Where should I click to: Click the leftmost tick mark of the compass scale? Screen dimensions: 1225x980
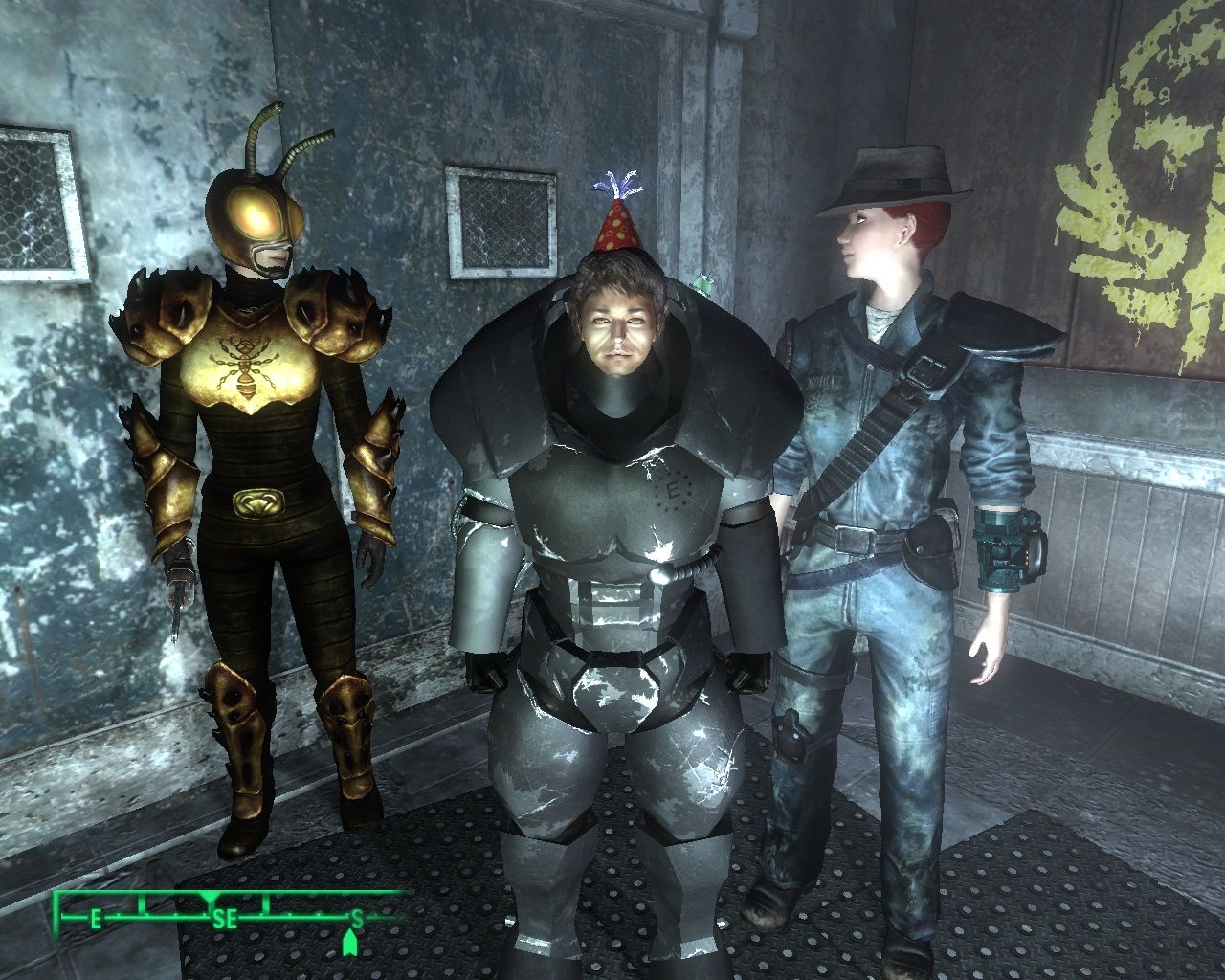point(61,917)
